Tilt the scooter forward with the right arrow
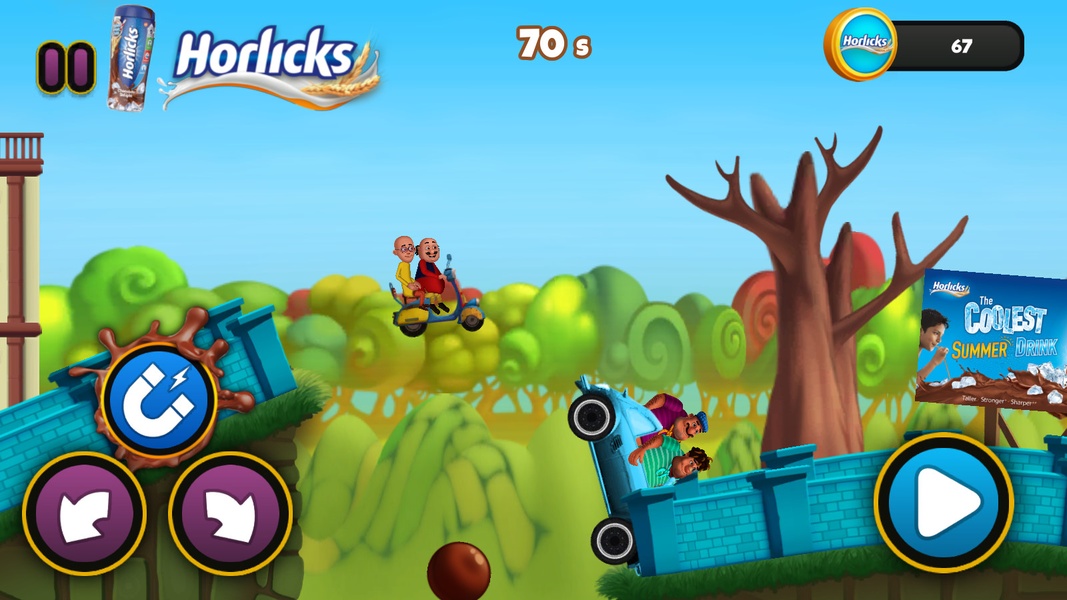Screen dimensions: 1067x600 coord(230,514)
